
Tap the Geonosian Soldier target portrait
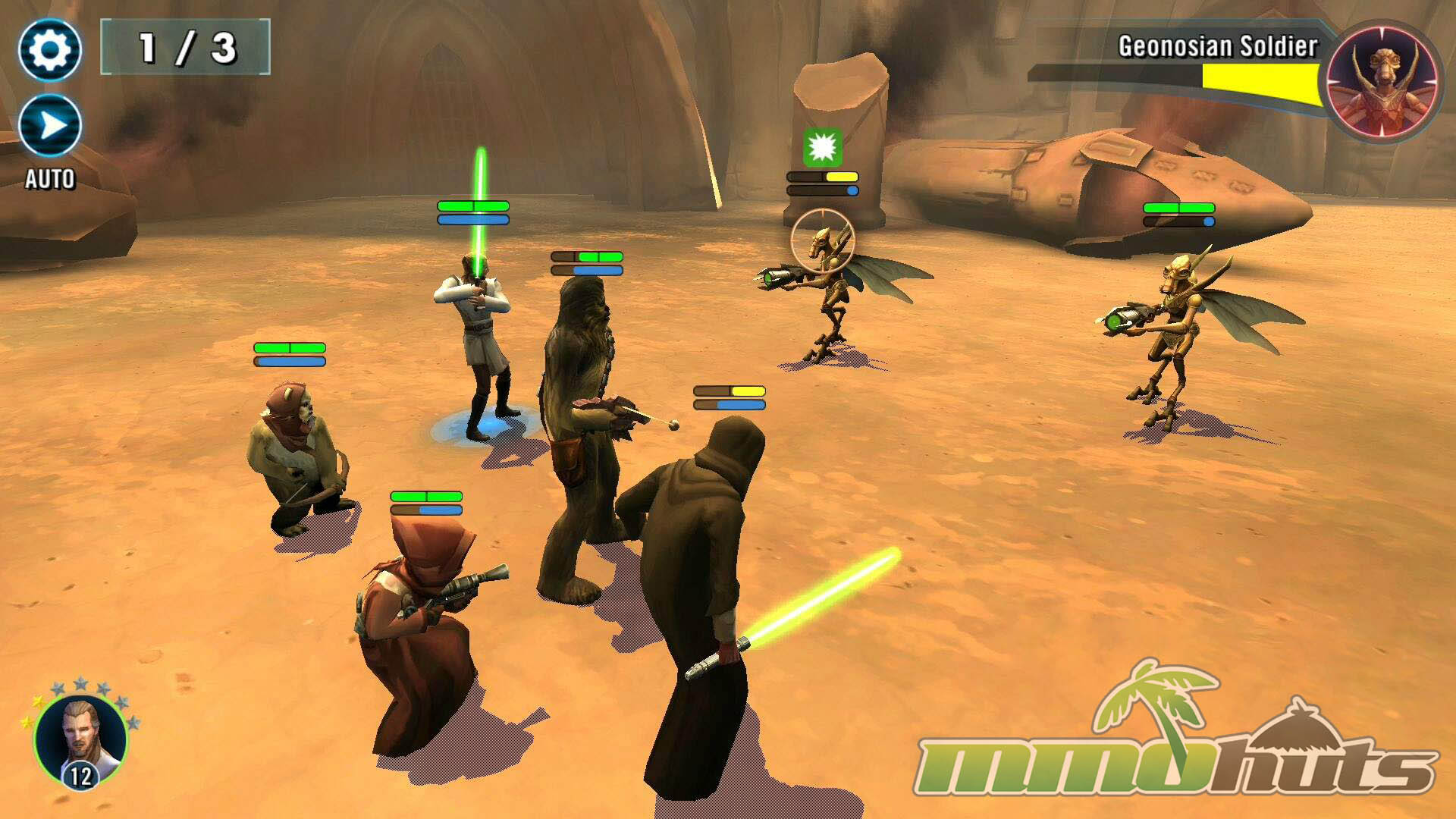point(1382,82)
